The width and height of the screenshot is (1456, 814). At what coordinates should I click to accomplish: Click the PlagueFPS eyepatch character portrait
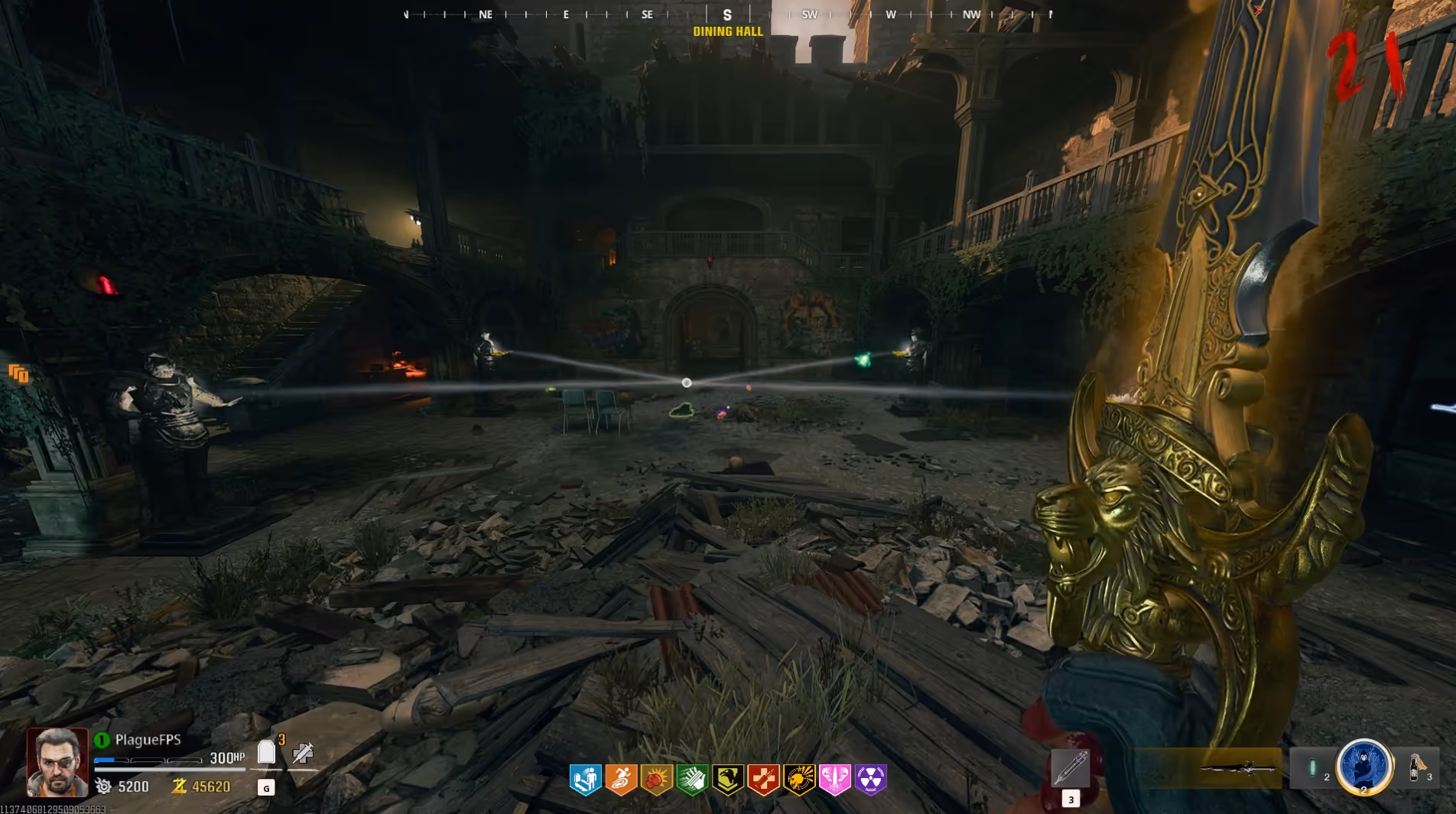point(57,762)
